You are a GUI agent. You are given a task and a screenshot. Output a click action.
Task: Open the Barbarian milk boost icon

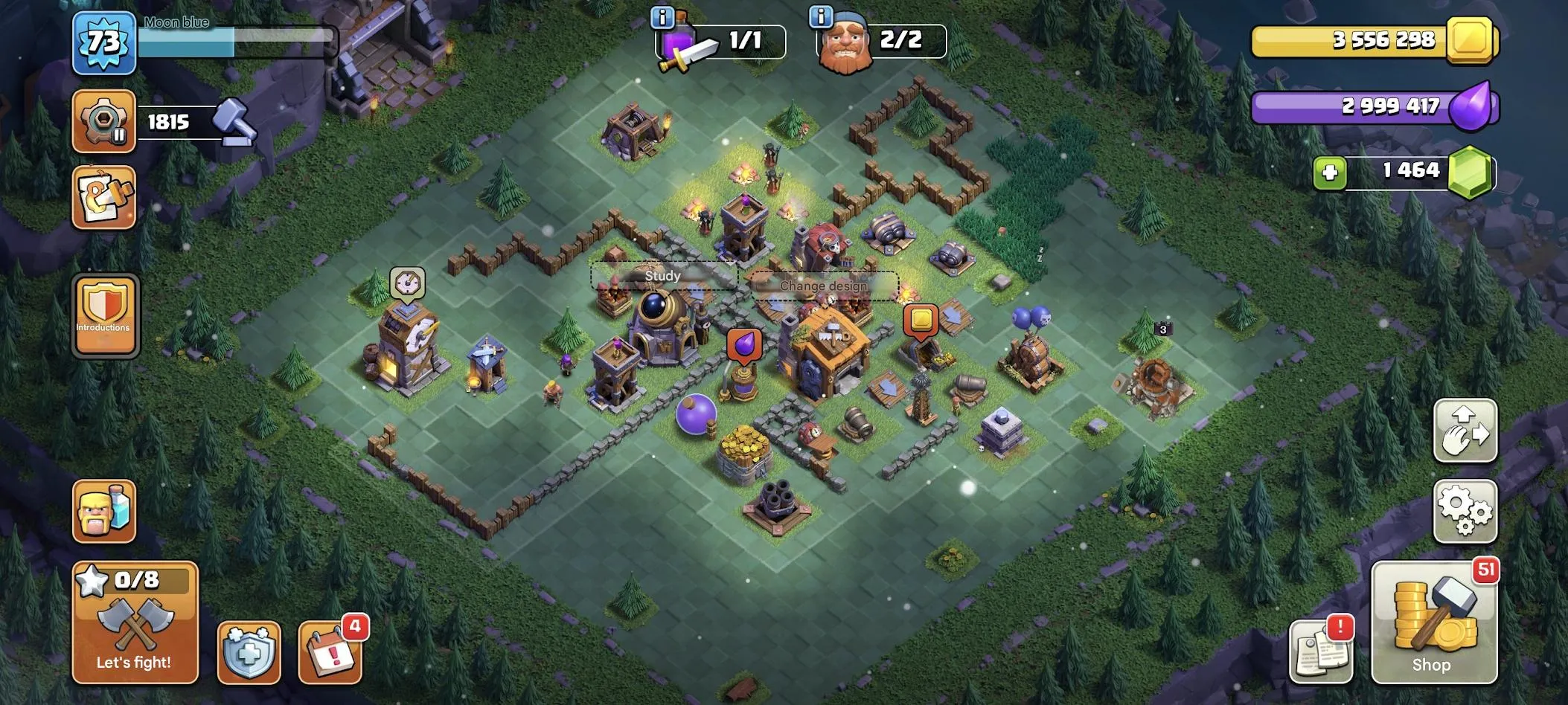pos(104,512)
